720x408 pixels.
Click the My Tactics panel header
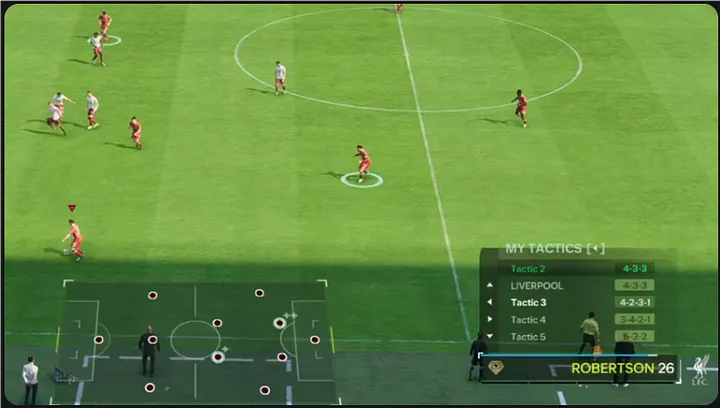point(555,248)
